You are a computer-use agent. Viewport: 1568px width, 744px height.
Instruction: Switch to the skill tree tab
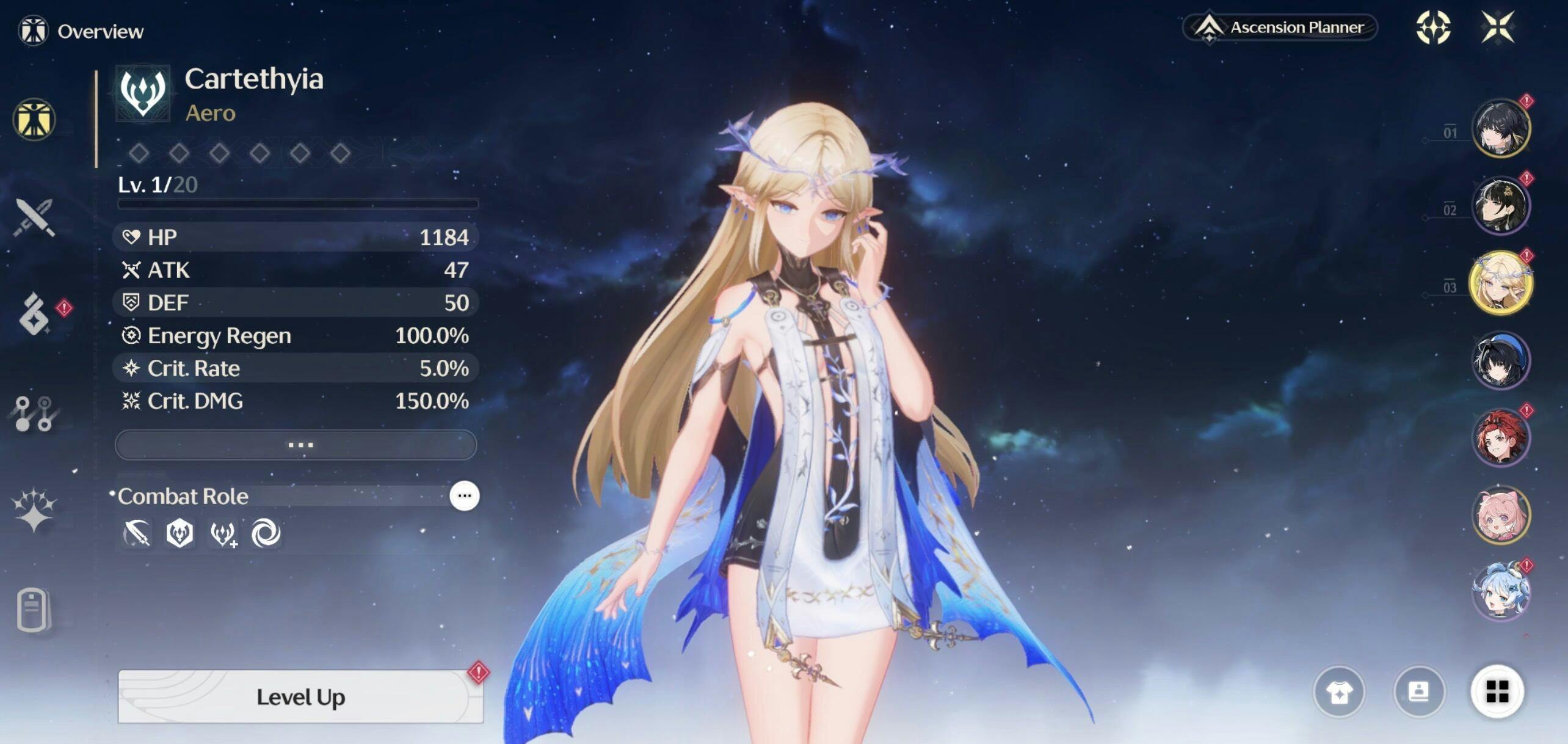tap(34, 414)
